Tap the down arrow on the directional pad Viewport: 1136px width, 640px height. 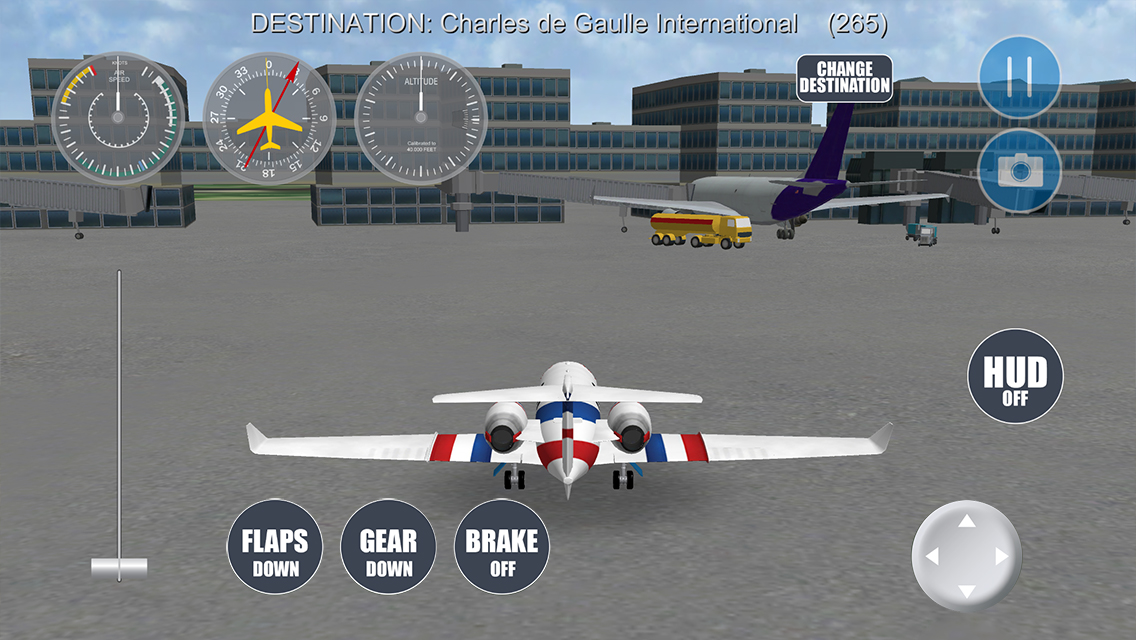pyautogui.click(x=966, y=591)
